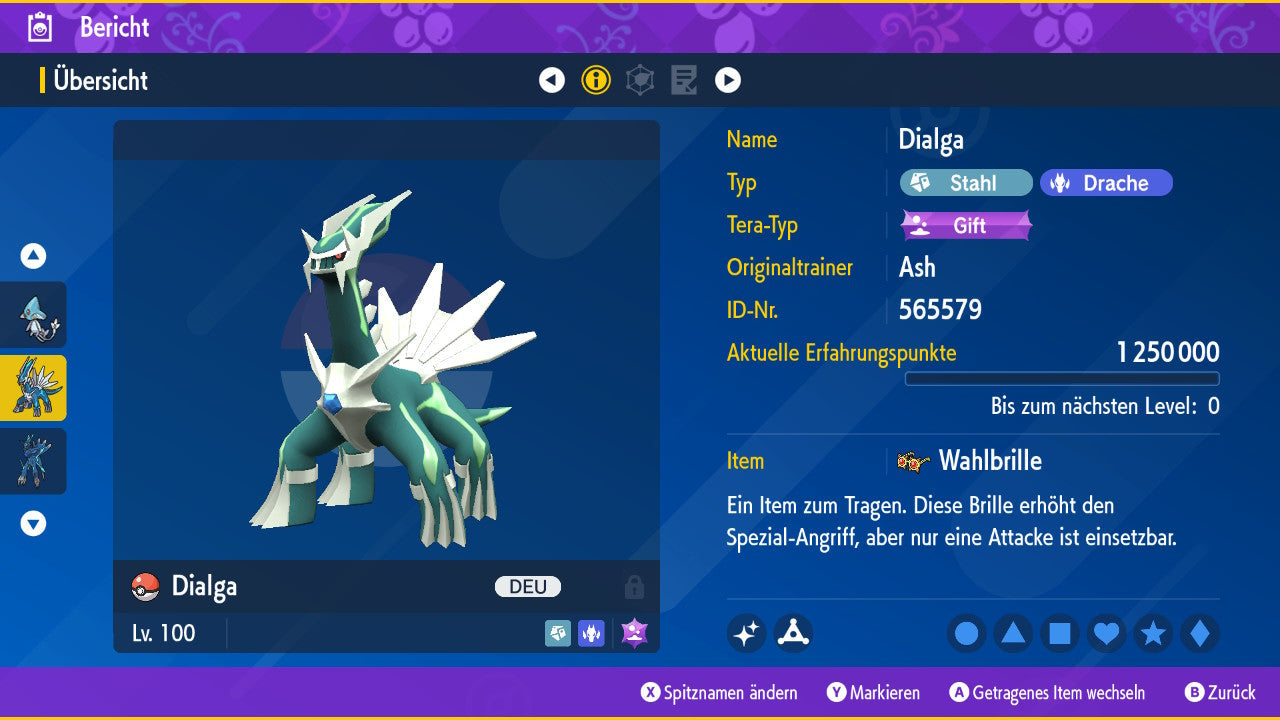Pick the dark Origin Dialga party thumbnail

pos(34,461)
